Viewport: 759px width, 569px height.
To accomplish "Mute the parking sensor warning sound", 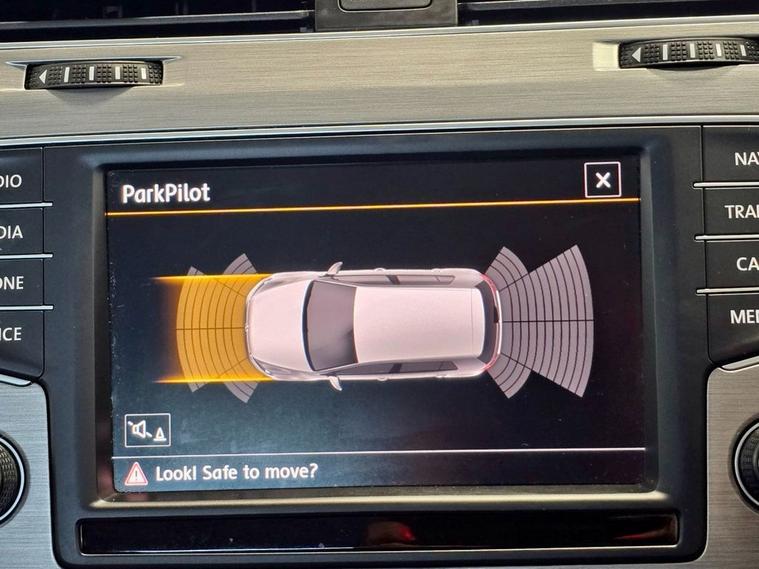I will point(147,430).
